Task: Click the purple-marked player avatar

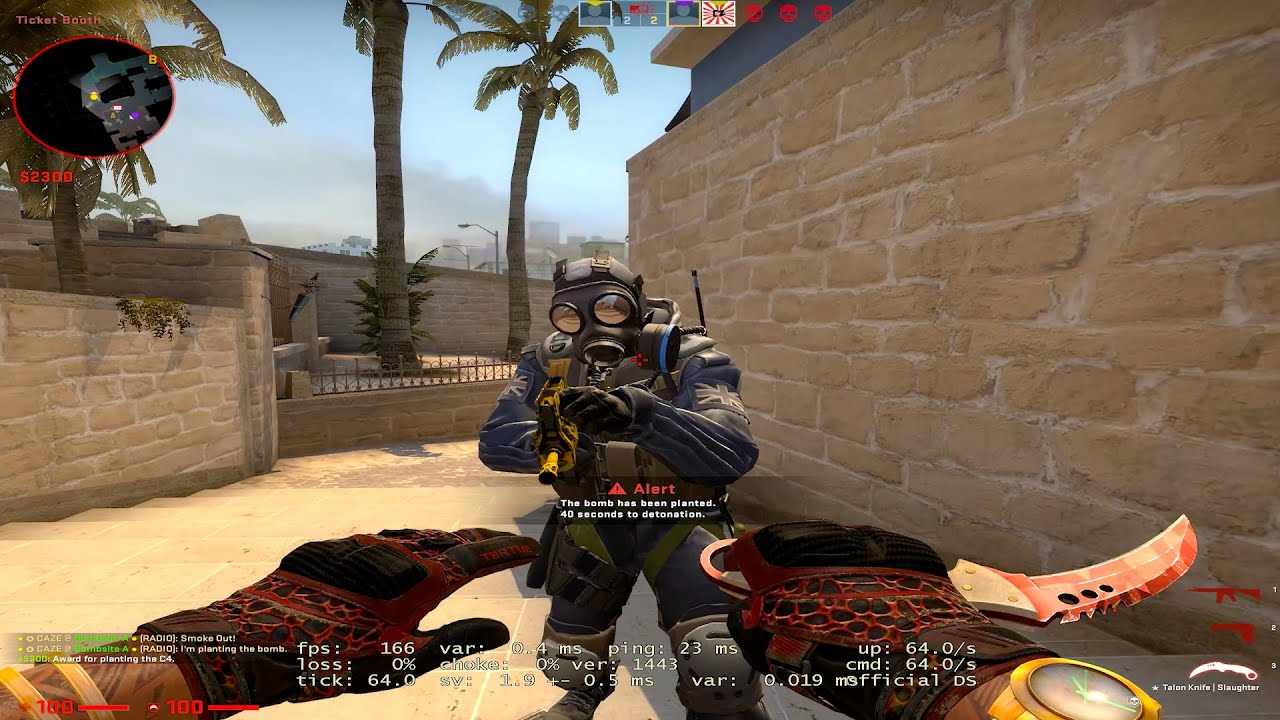Action: point(683,13)
